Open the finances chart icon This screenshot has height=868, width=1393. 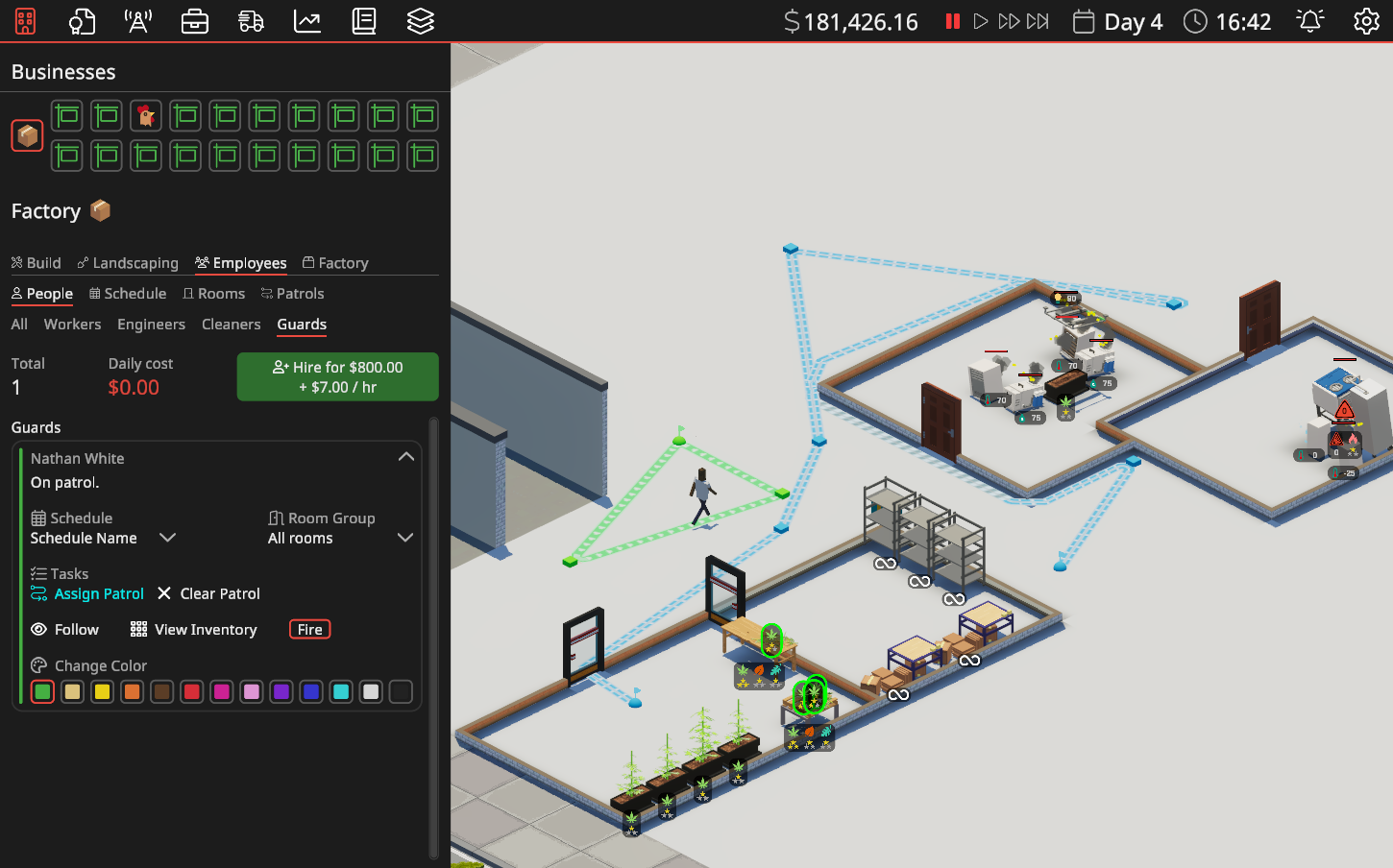click(x=306, y=20)
